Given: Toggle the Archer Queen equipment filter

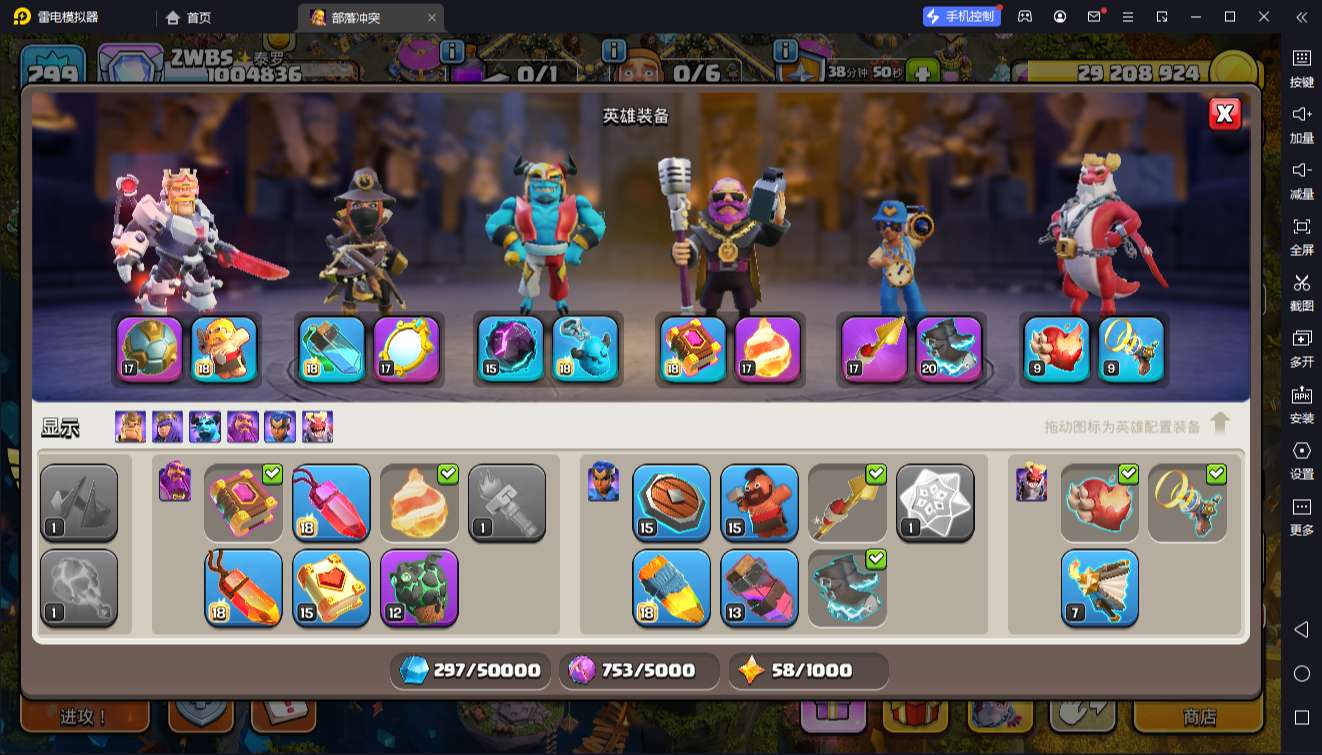Looking at the screenshot, I should (167, 427).
